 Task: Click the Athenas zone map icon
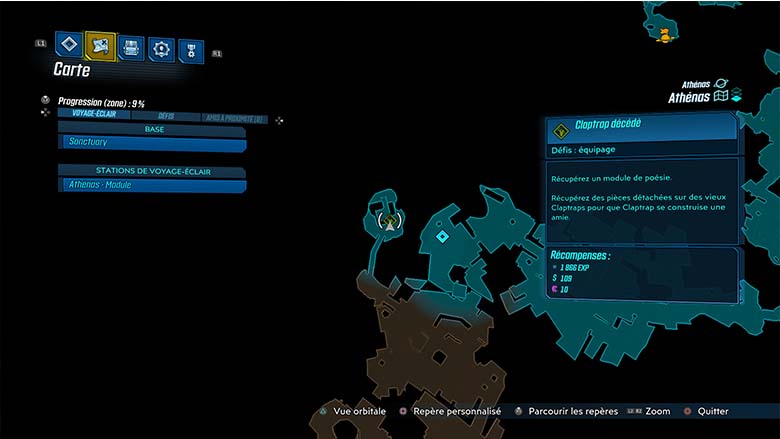click(720, 97)
